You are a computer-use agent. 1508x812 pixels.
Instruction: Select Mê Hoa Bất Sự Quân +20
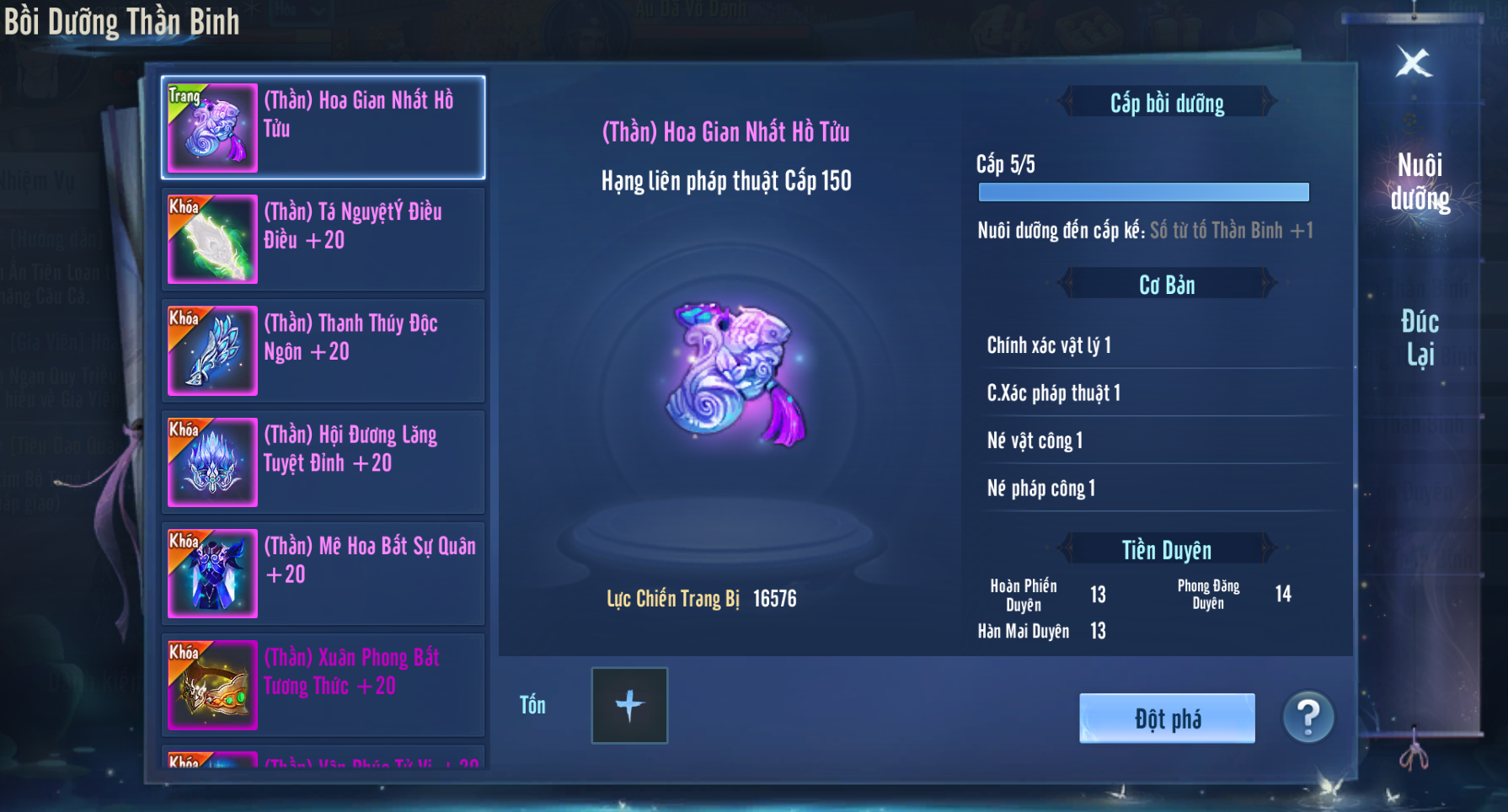click(324, 574)
